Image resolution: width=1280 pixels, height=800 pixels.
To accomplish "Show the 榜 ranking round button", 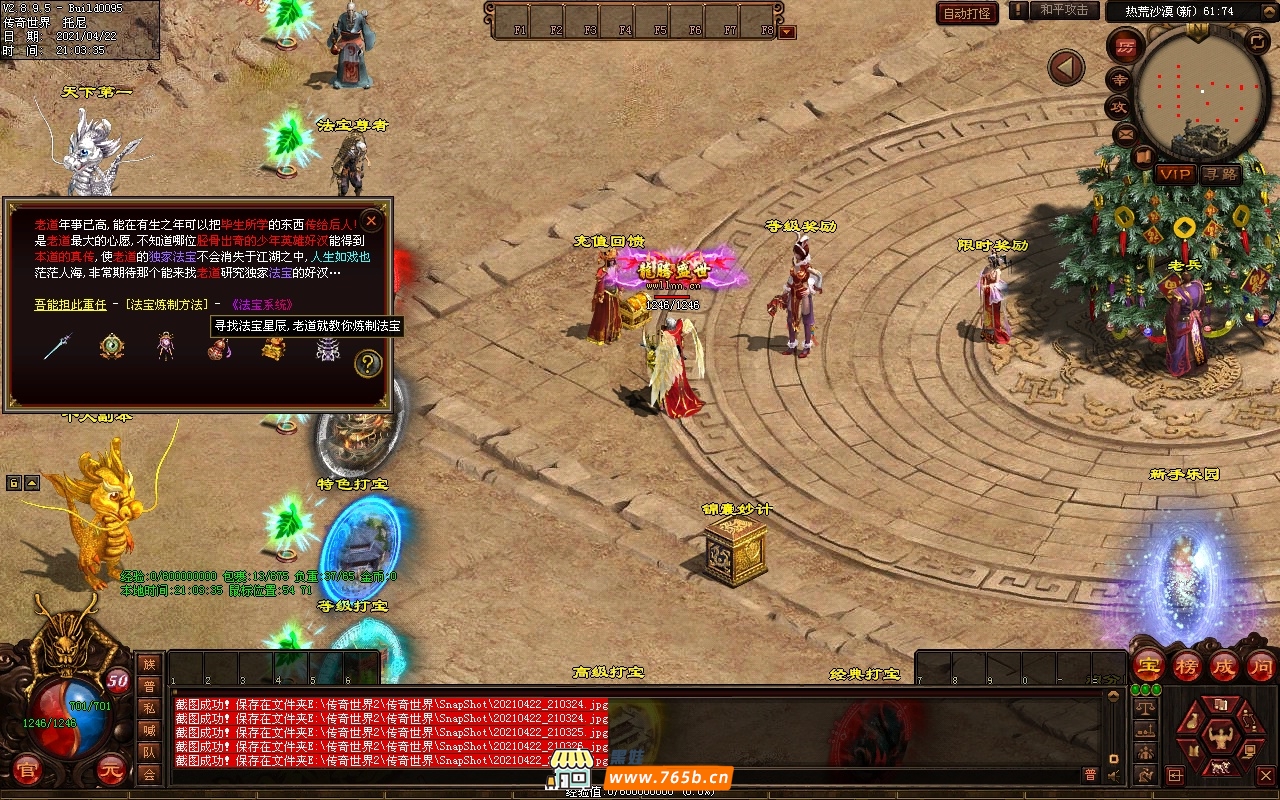I will point(1187,665).
